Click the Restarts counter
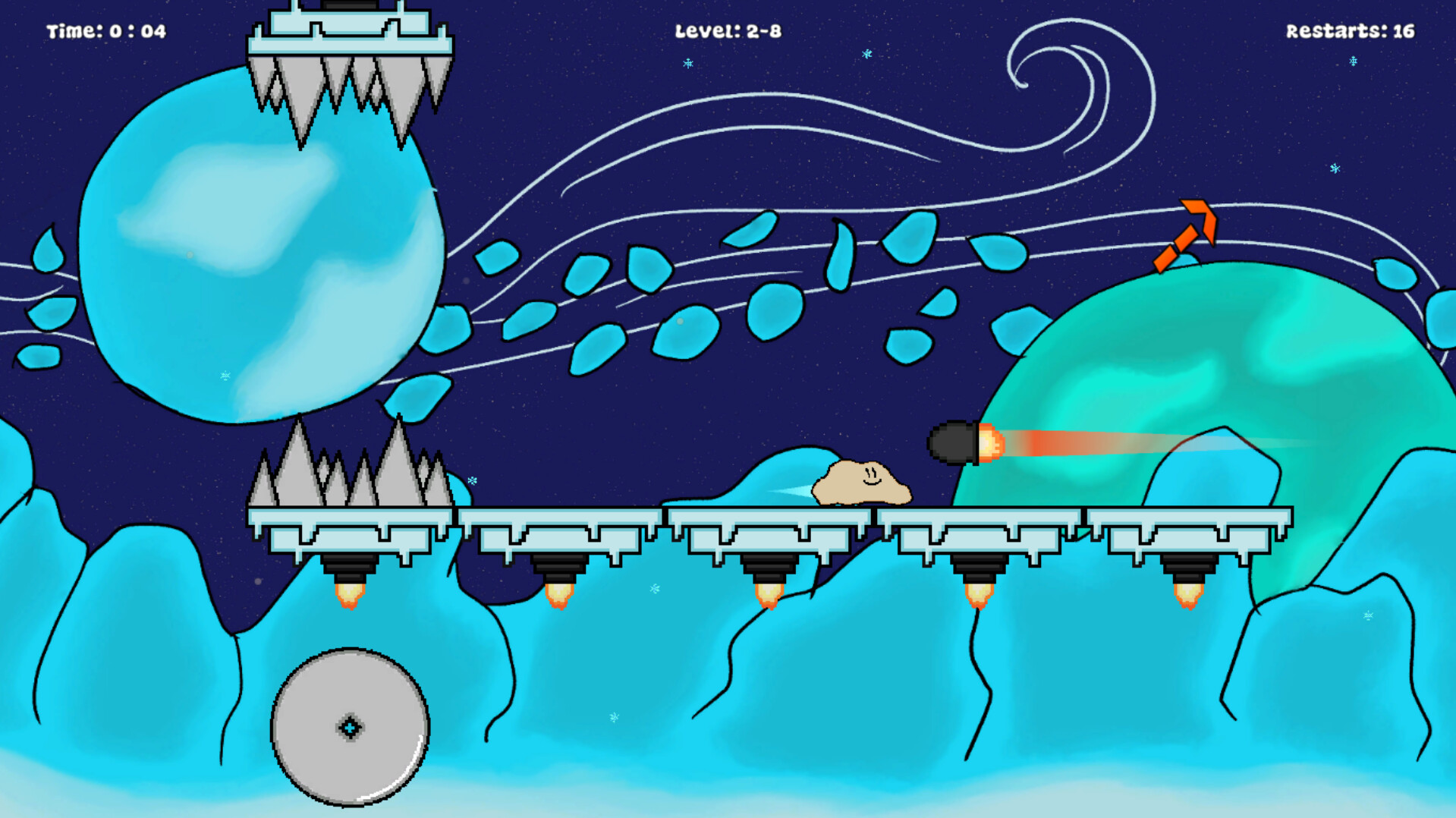This screenshot has width=1456, height=818. [1350, 32]
